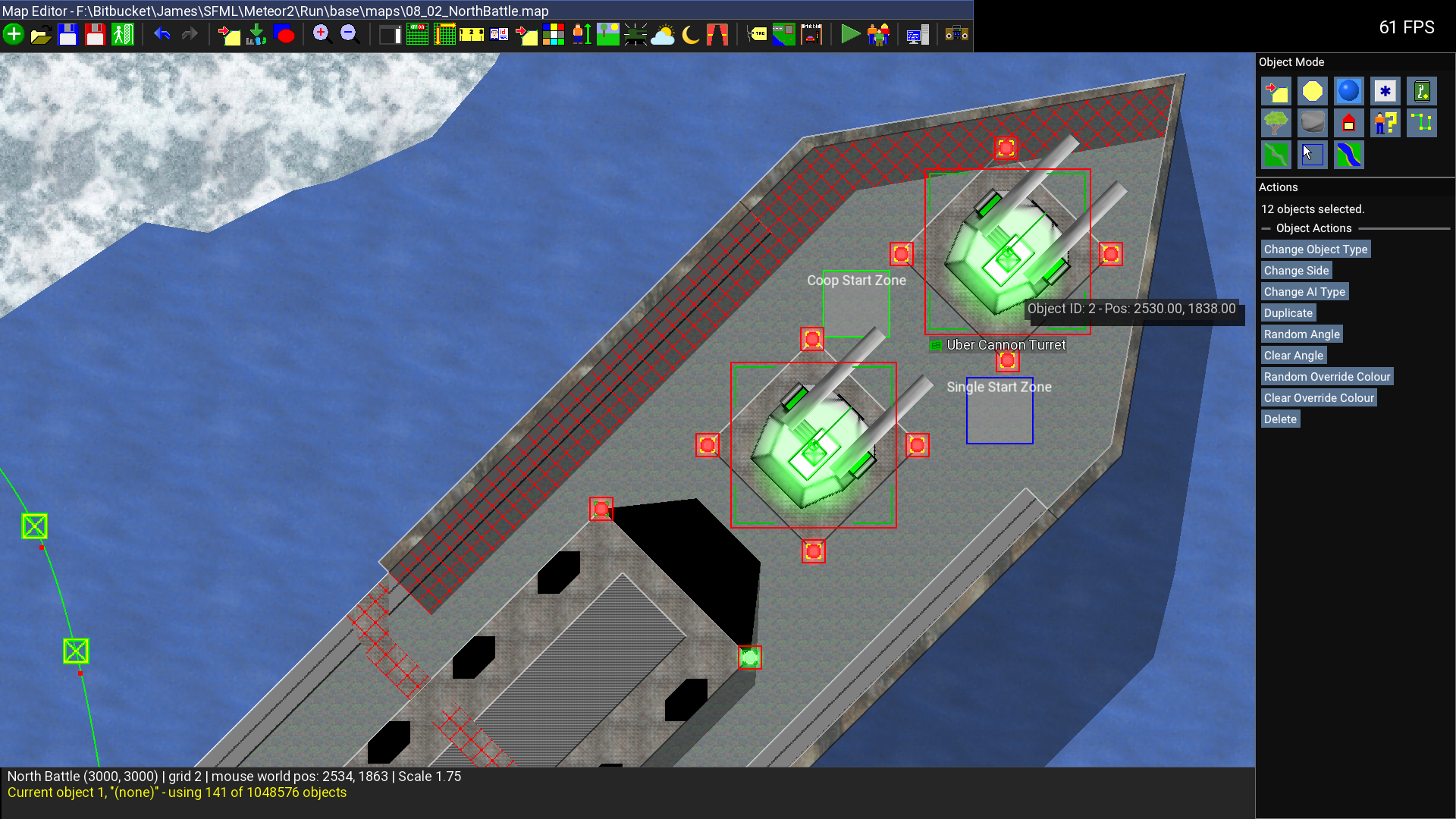Zoom in with the plus magnifier
This screenshot has width=1456, height=819.
(x=322, y=34)
